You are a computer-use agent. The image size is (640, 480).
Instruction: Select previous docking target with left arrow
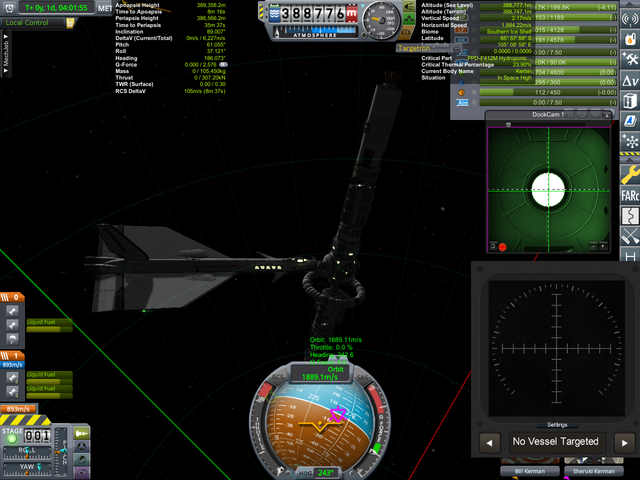[491, 441]
